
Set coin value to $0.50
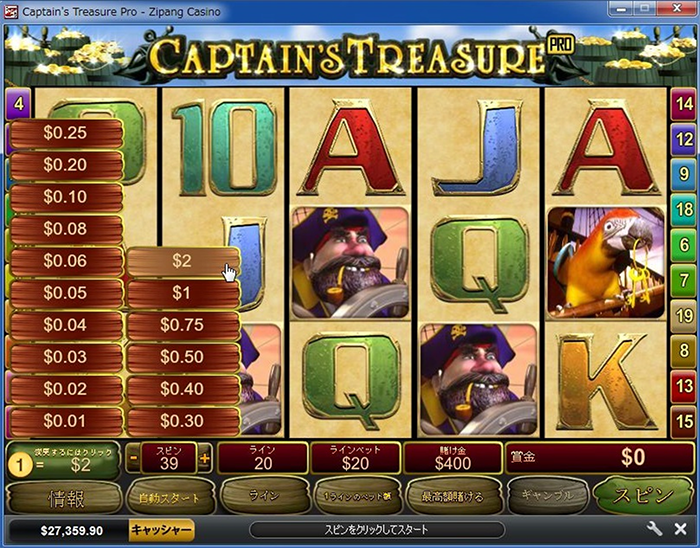182,357
